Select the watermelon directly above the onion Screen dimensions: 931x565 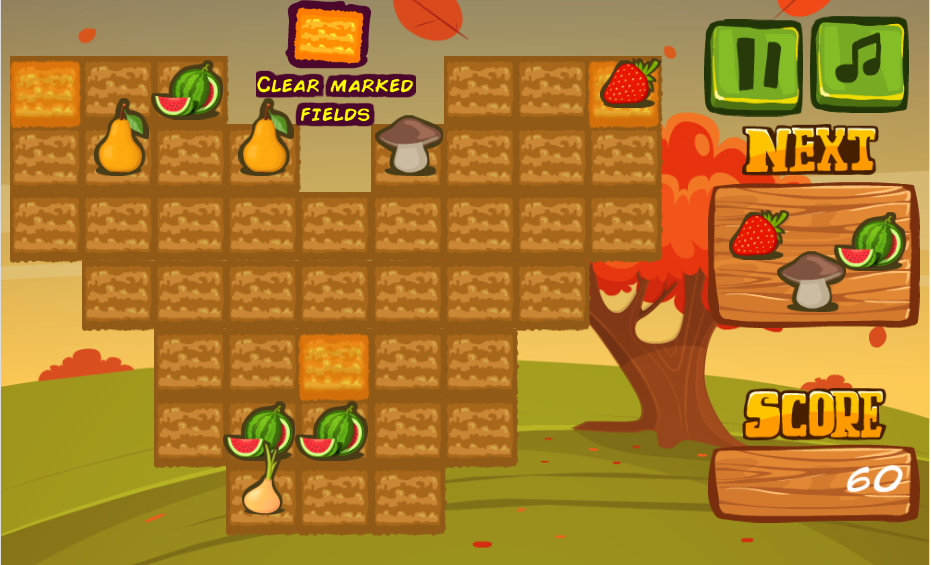[260, 431]
